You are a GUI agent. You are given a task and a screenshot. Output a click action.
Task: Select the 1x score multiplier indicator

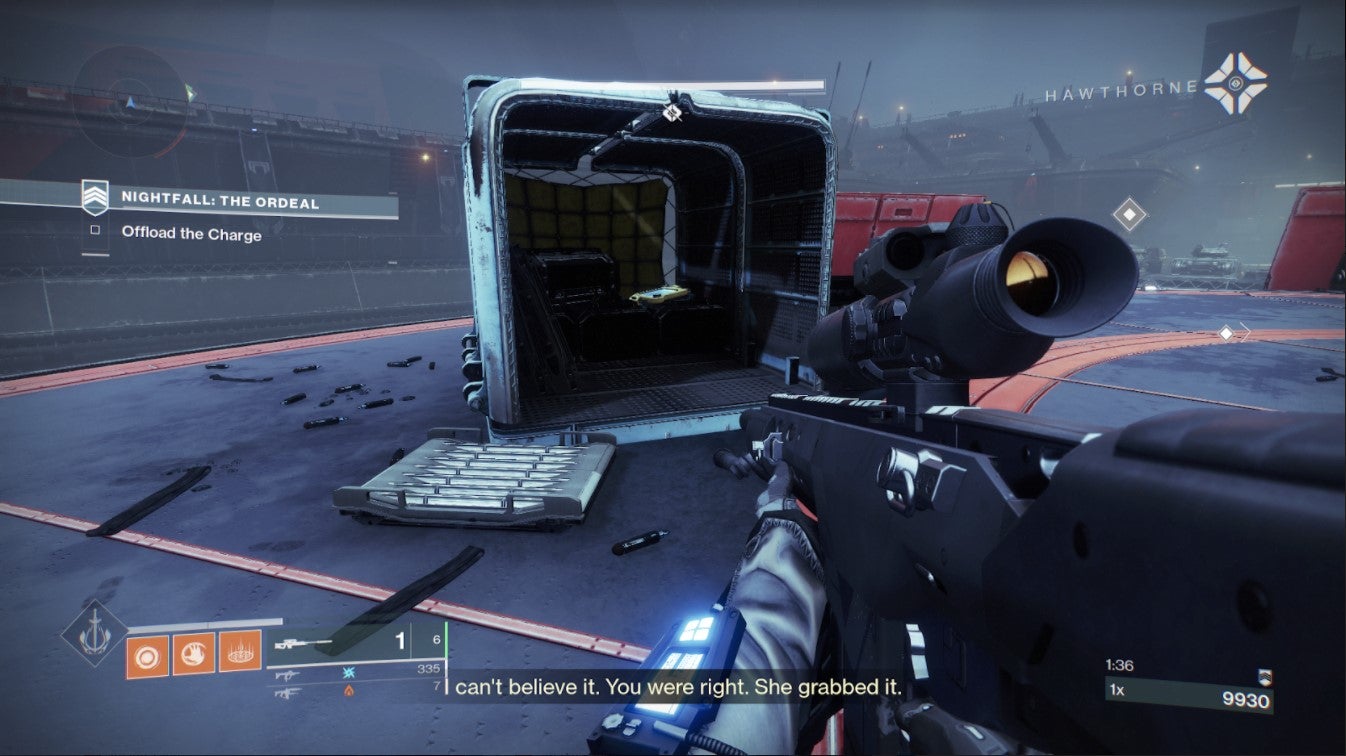(1114, 692)
